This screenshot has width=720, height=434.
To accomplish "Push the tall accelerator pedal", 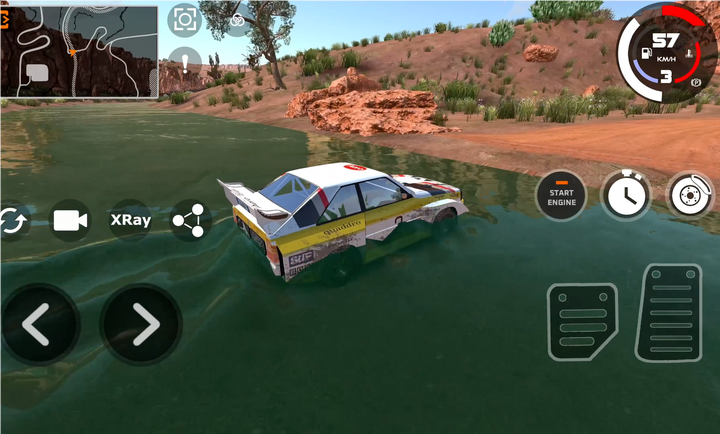I will (x=669, y=312).
